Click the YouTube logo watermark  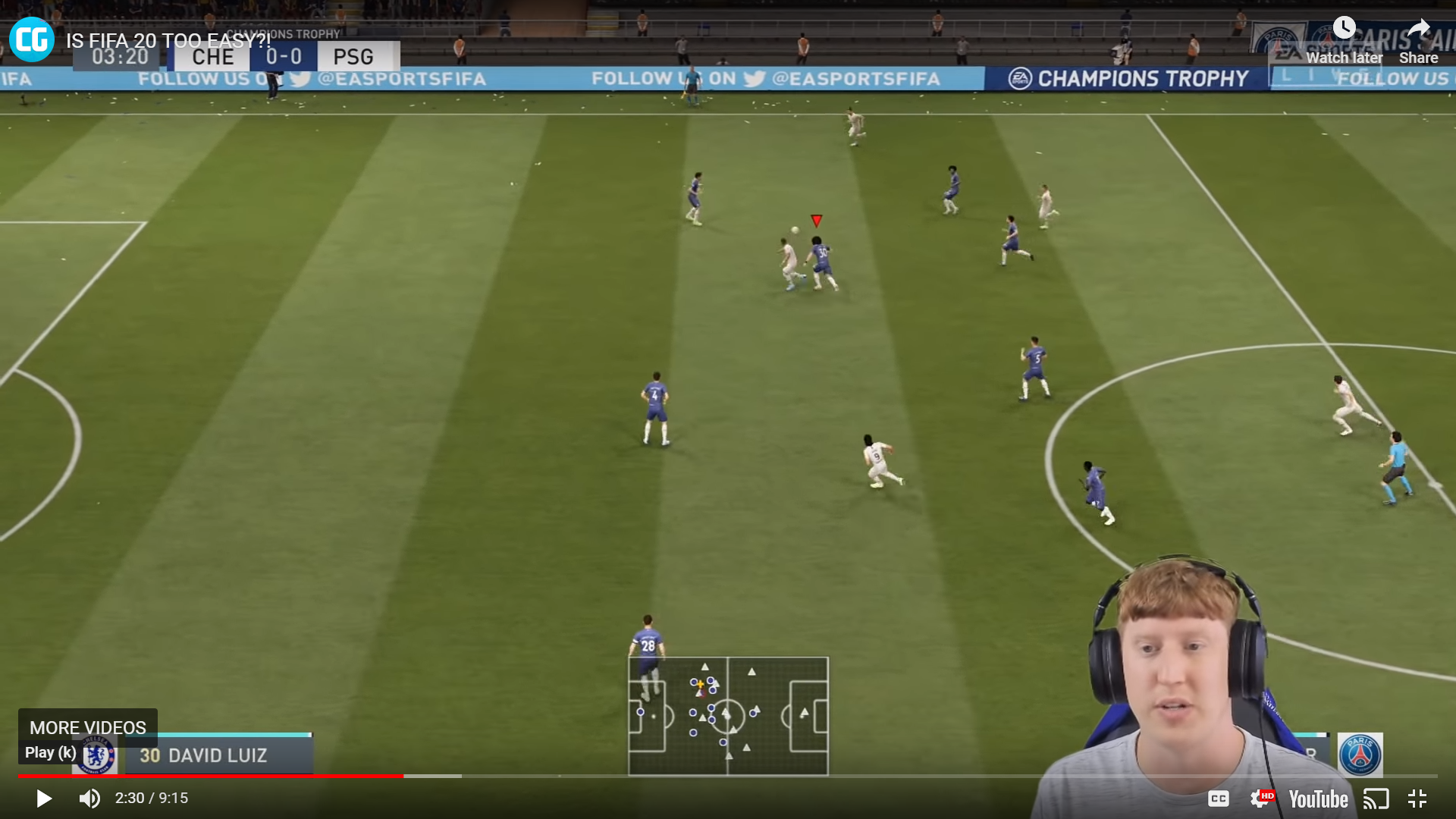pos(1318,799)
